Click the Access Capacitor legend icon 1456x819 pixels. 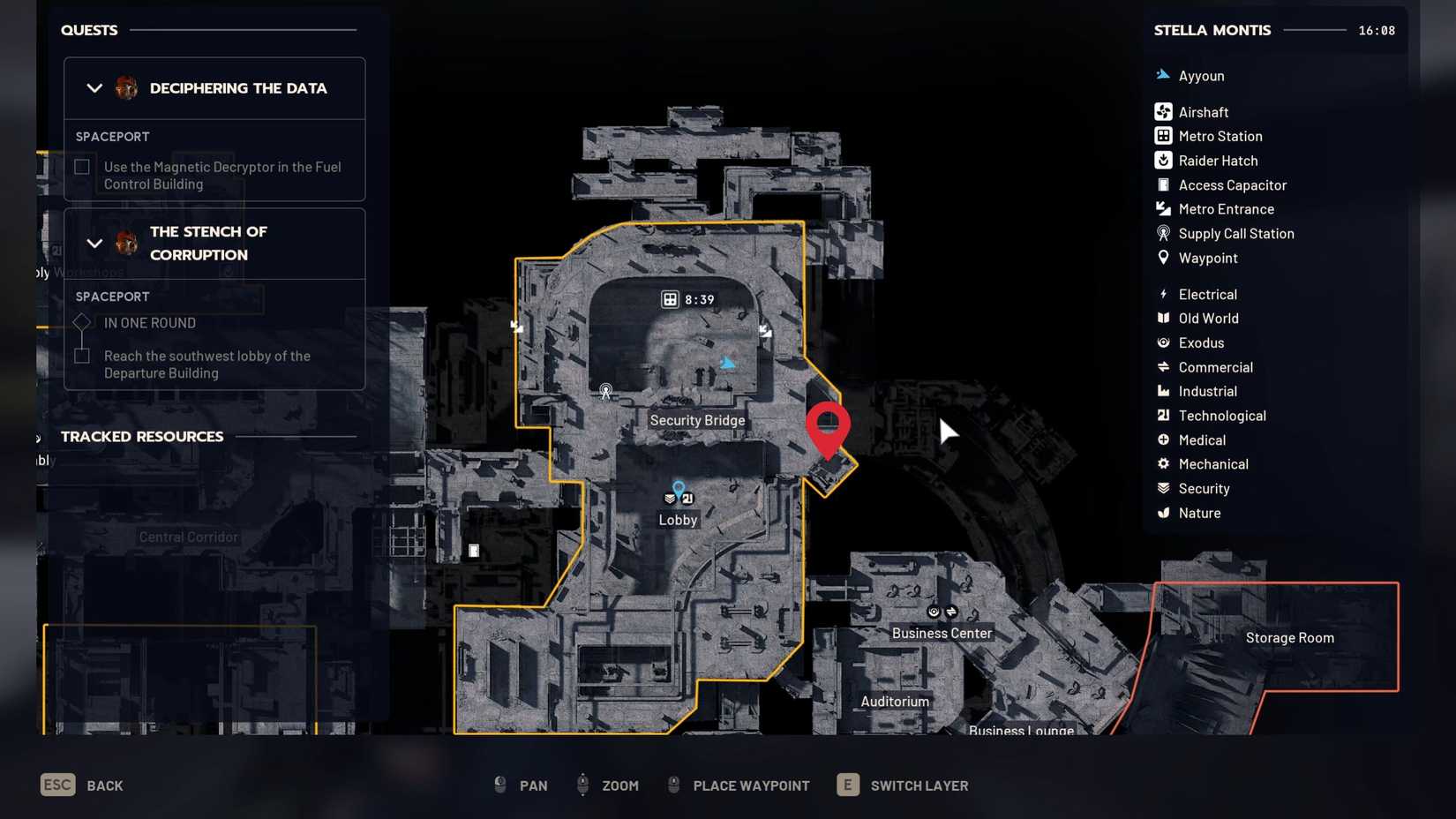click(1163, 184)
